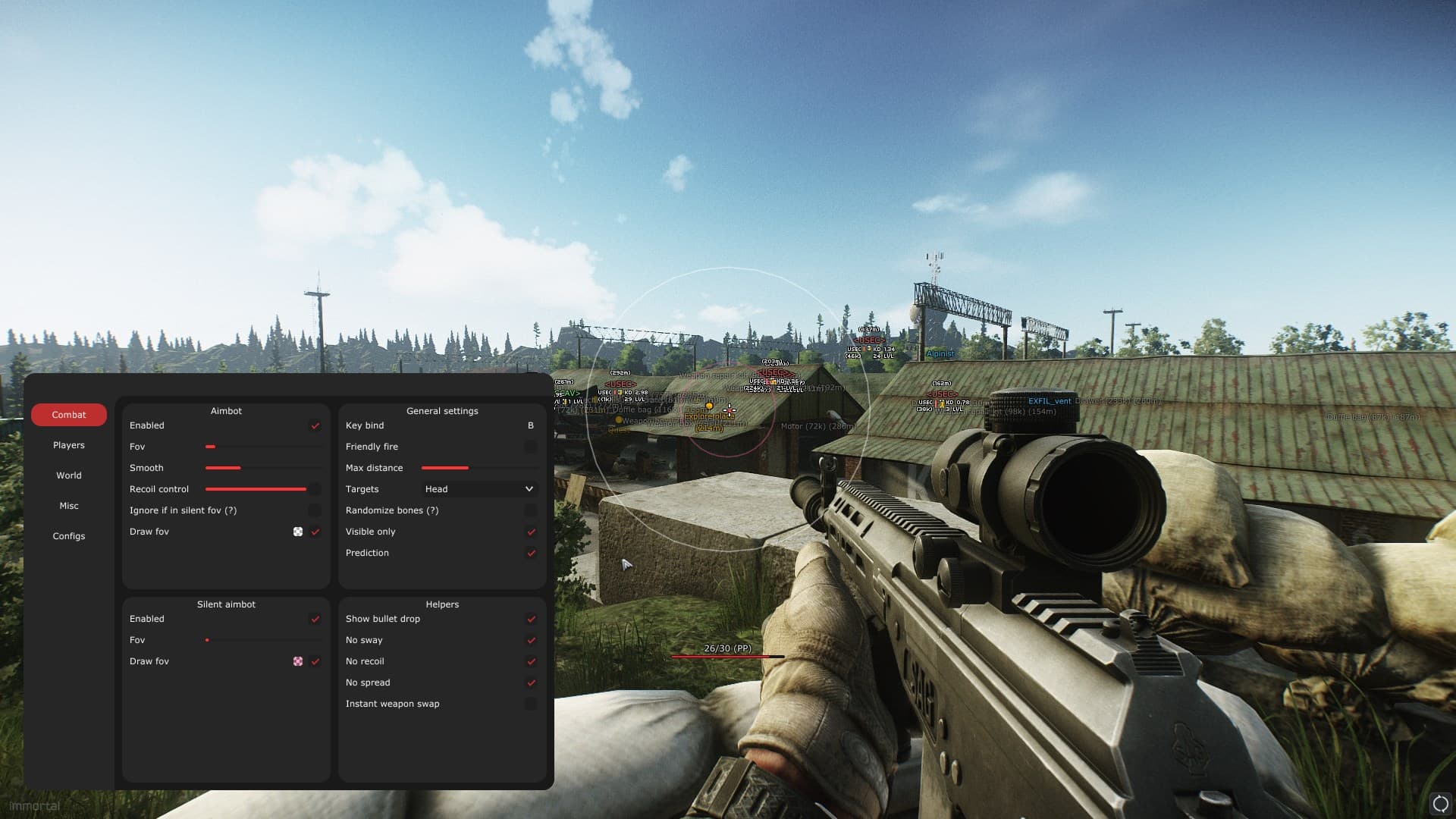Toggle Ignore if in silent fov
This screenshot has width=1456, height=819.
click(x=315, y=510)
